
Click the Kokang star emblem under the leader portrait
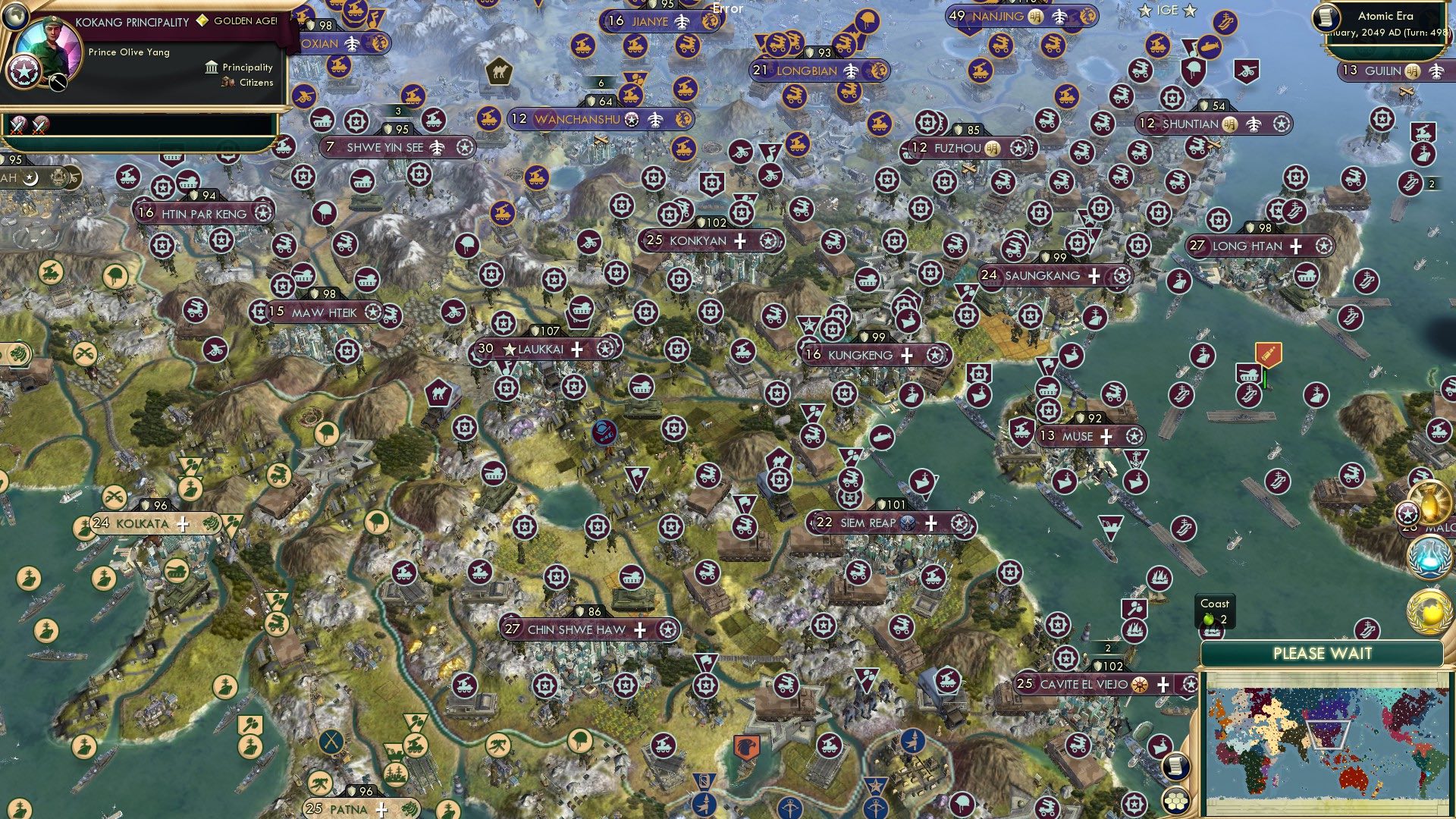[24, 72]
